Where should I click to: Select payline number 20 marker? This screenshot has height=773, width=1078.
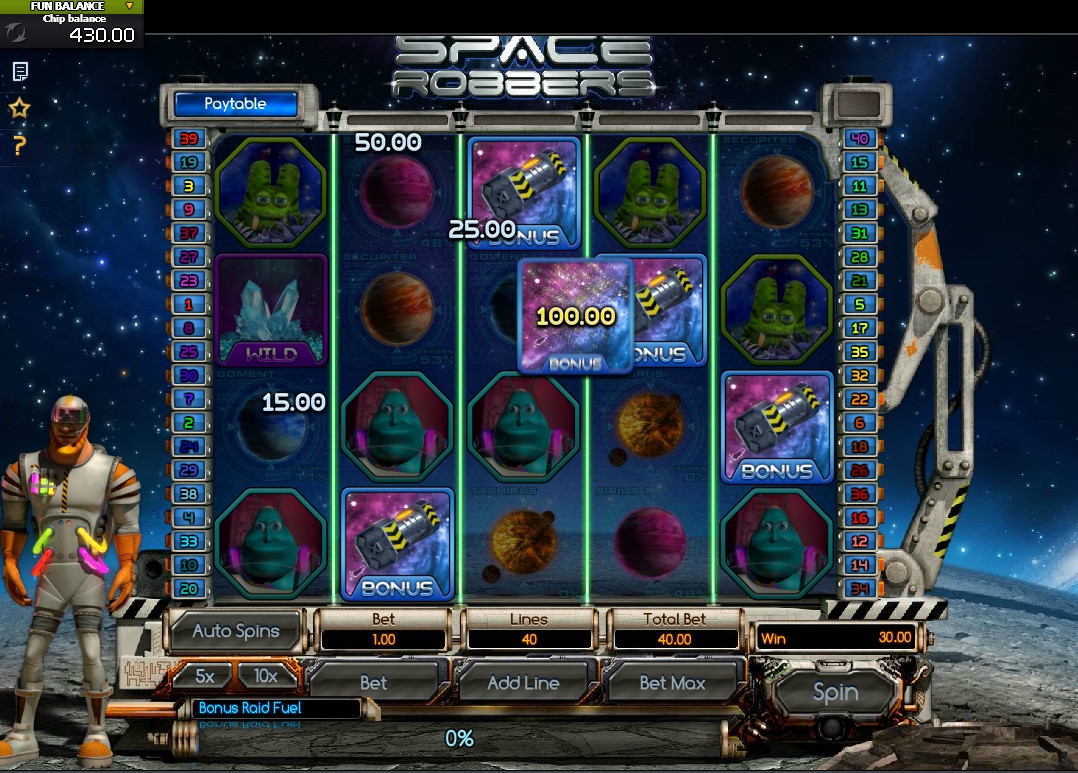tap(188, 589)
